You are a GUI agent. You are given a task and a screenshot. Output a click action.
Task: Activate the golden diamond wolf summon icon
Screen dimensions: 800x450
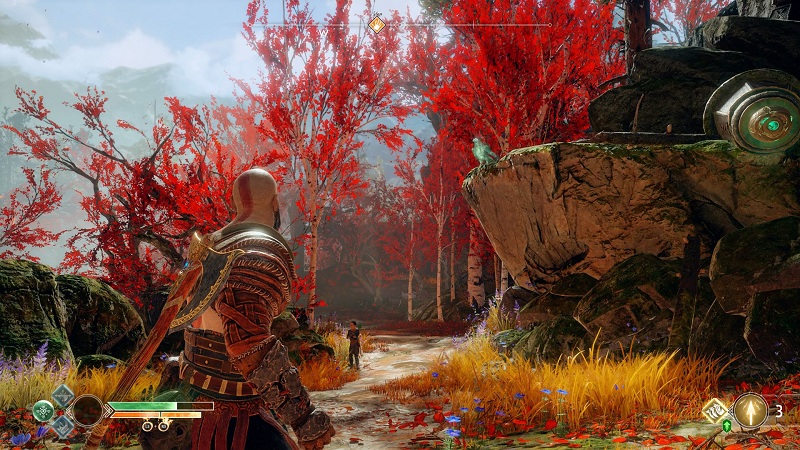pos(715,410)
